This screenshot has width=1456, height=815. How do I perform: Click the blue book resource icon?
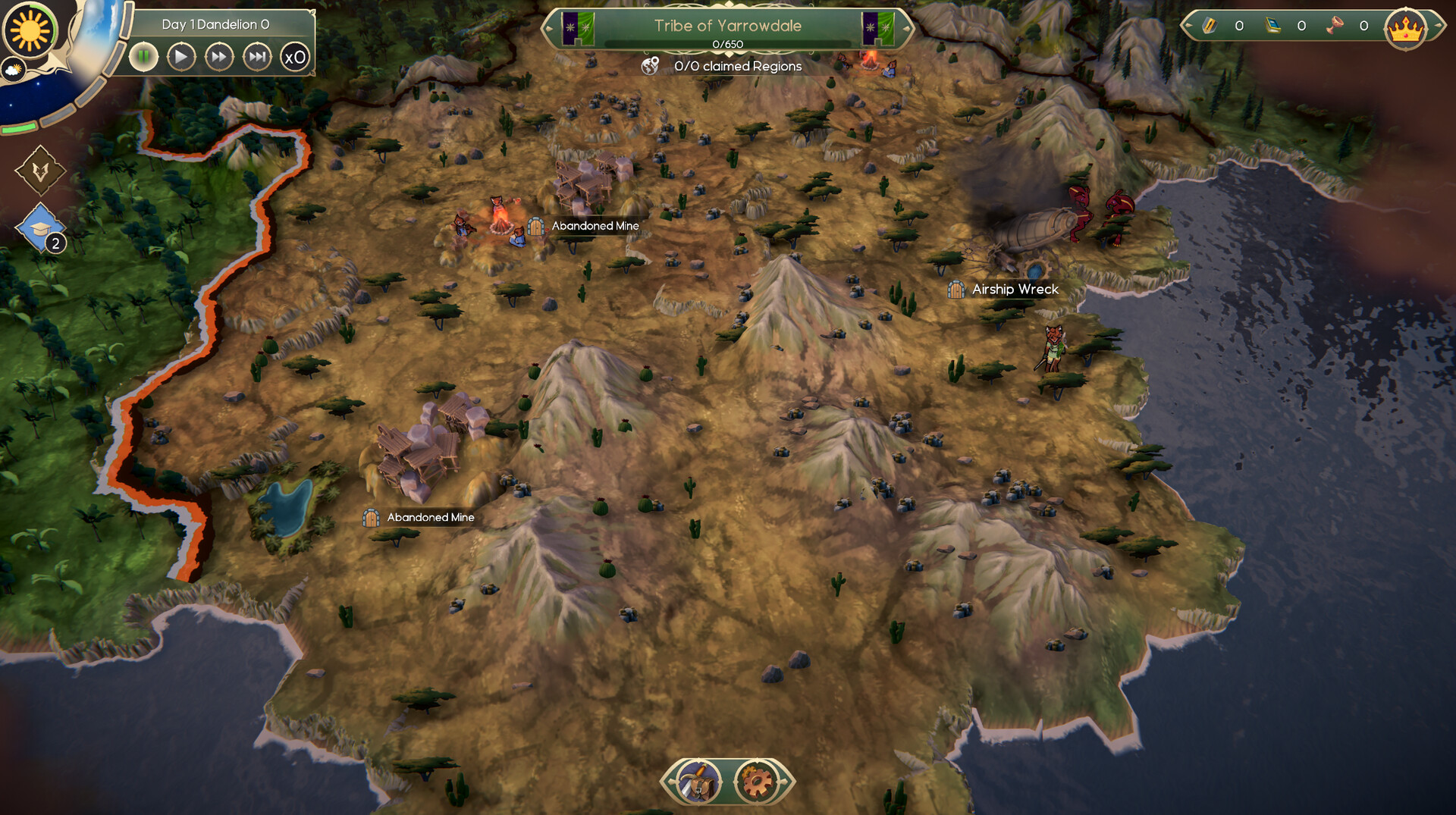click(1272, 26)
